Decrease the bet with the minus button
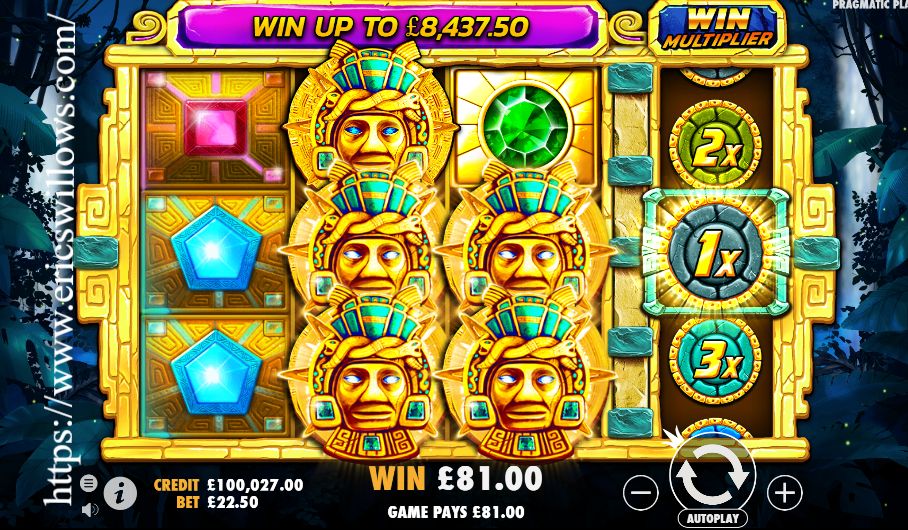This screenshot has height=530, width=908. click(x=641, y=491)
